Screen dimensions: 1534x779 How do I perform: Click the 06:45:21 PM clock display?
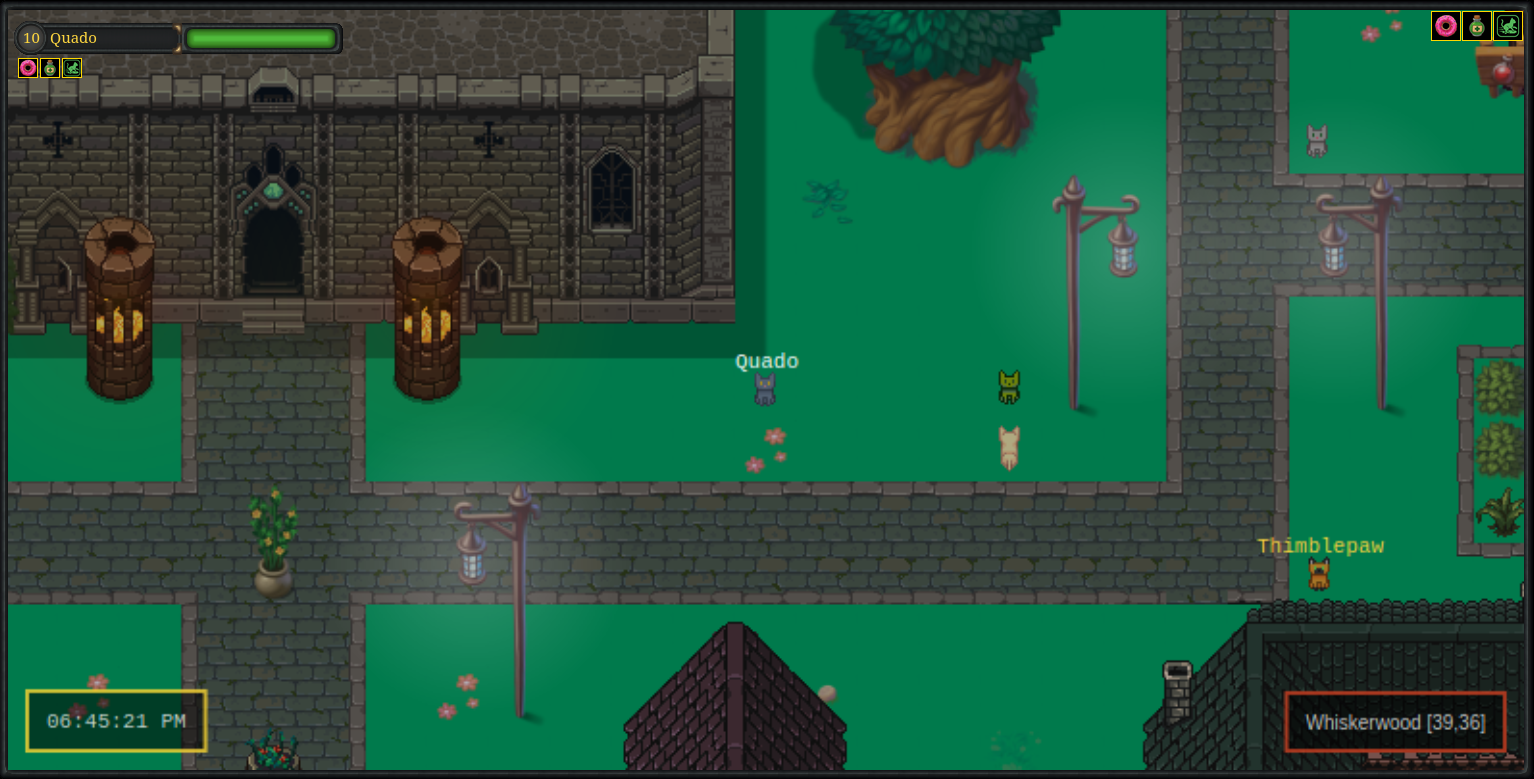(x=115, y=721)
